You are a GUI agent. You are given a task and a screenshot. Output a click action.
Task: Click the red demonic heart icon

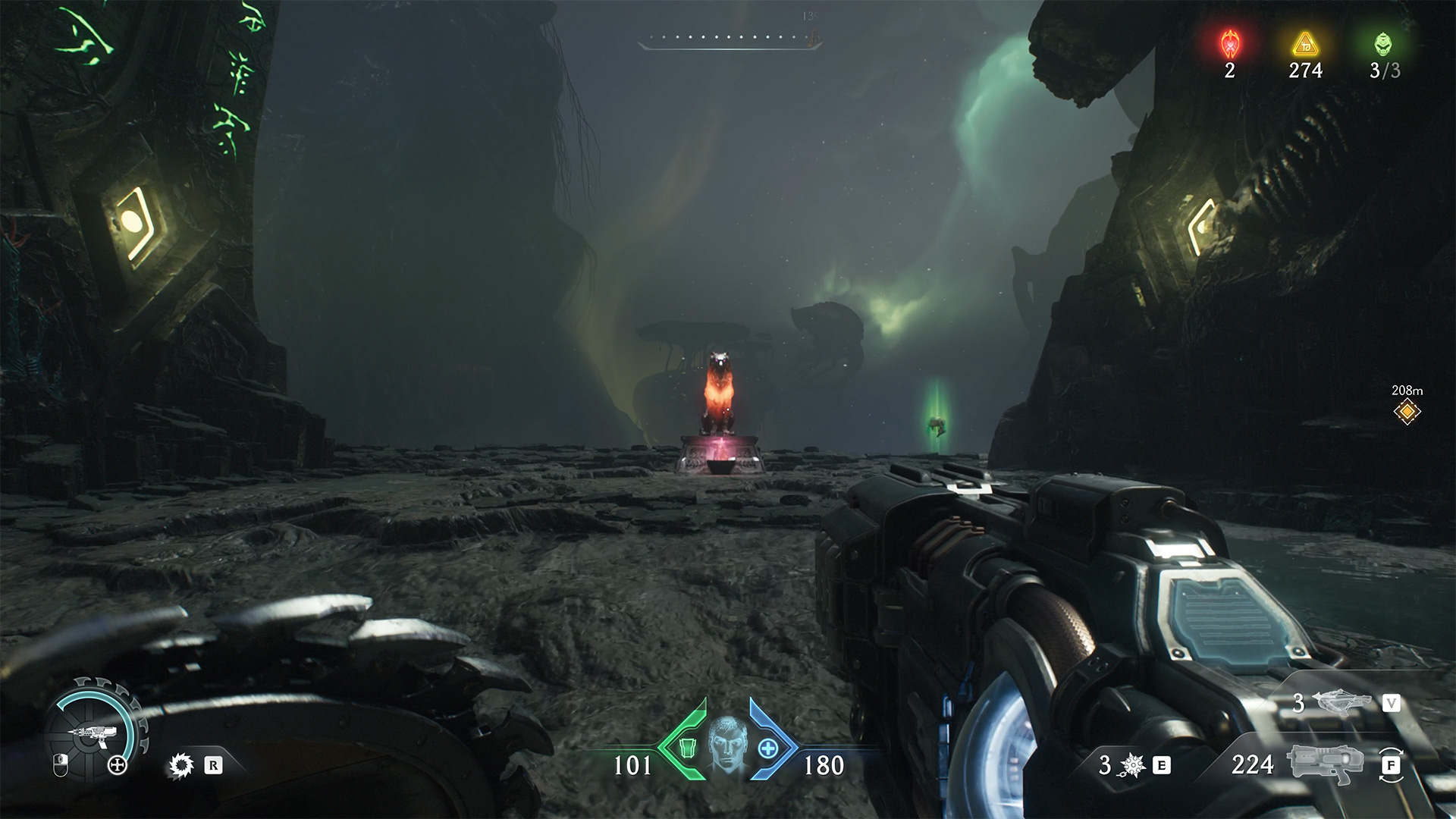coord(1229,44)
